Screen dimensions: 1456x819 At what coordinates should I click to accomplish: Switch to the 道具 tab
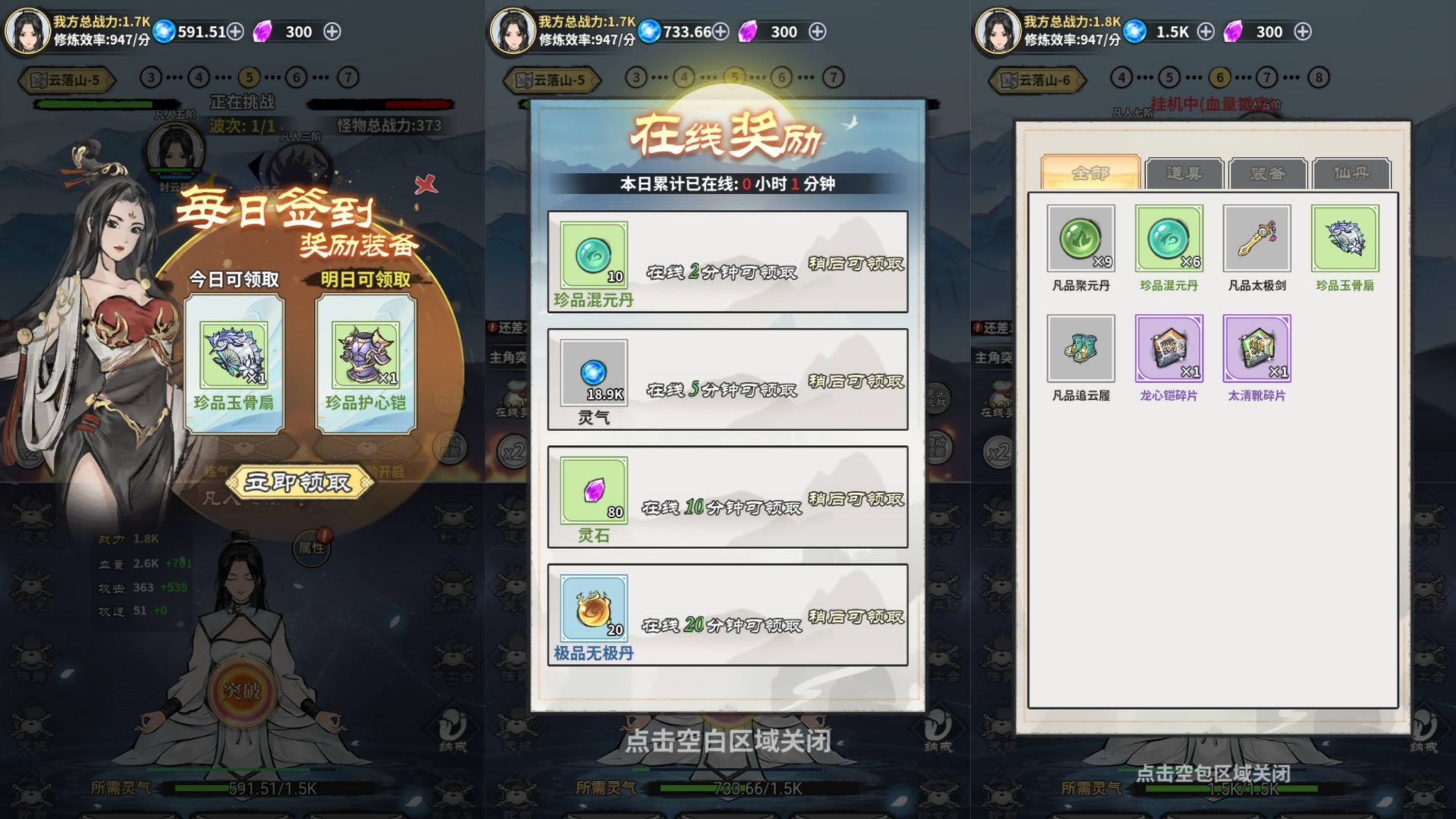tap(1183, 174)
